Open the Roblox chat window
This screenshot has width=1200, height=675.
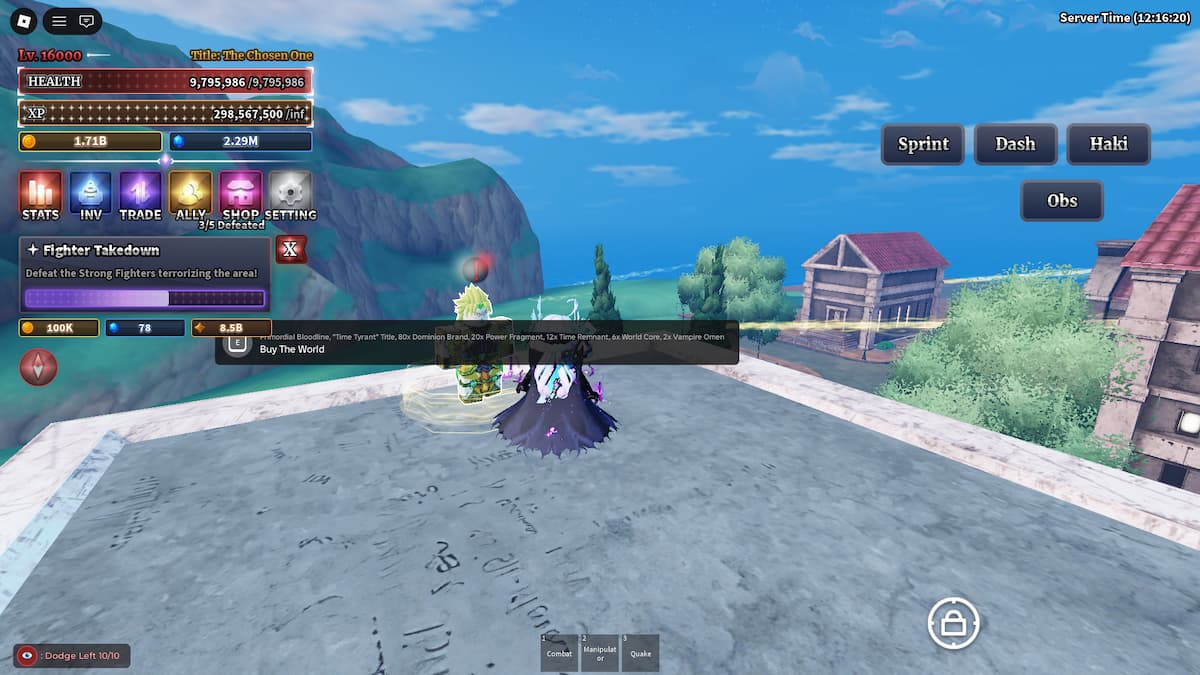tap(87, 20)
